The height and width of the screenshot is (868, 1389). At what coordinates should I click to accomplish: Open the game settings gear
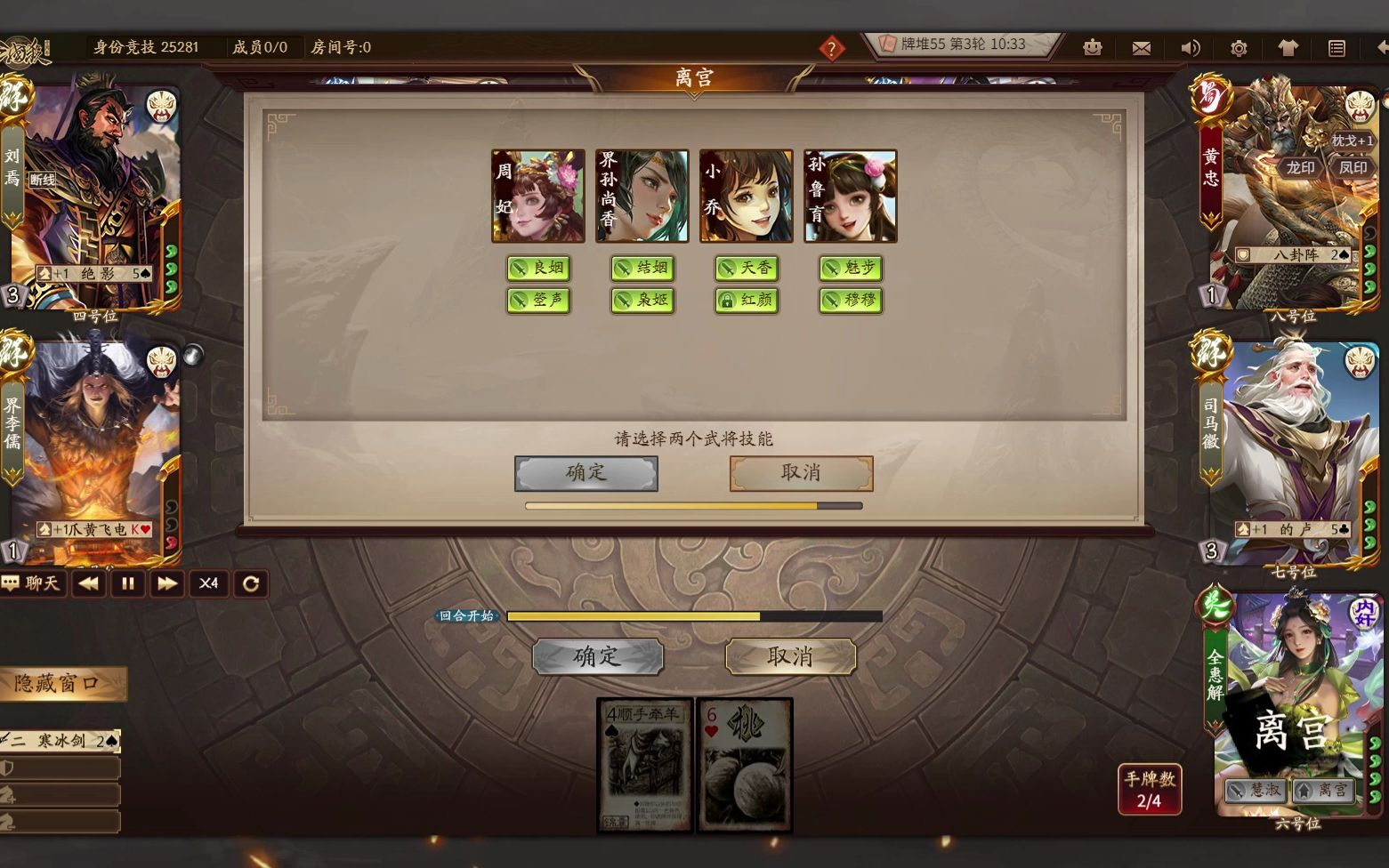(x=1238, y=48)
